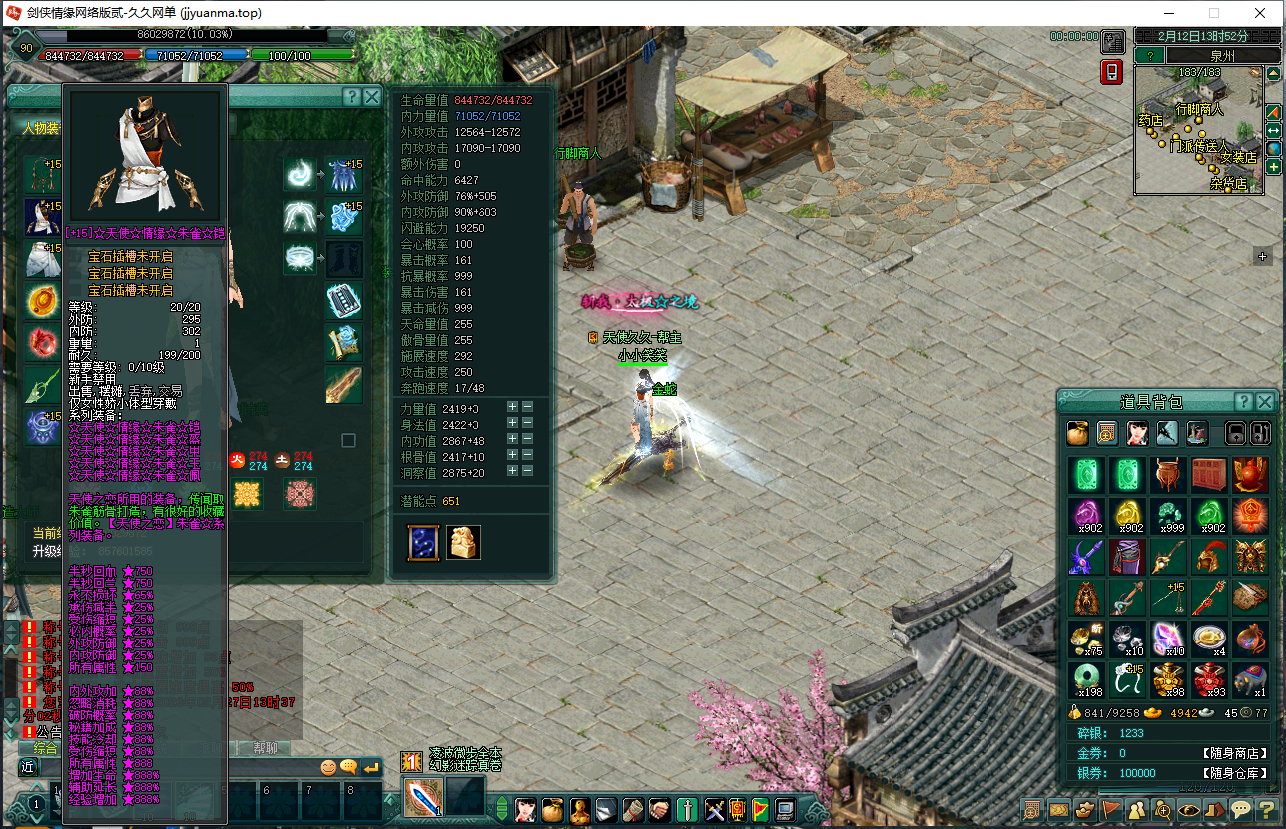Open 随身商店 portable shop
The image size is (1286, 829).
point(1235,753)
